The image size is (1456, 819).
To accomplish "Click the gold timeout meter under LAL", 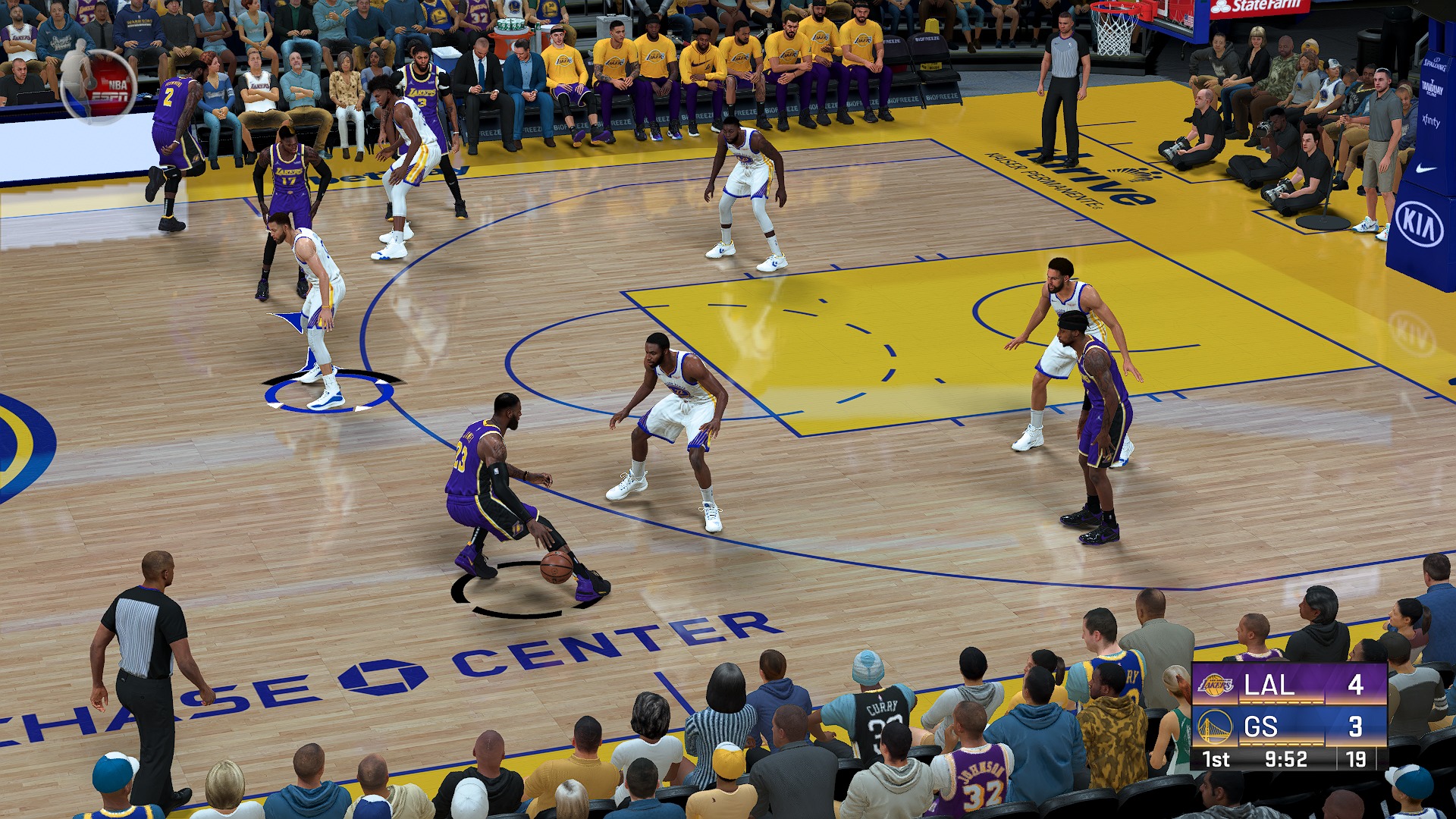I will click(1281, 701).
